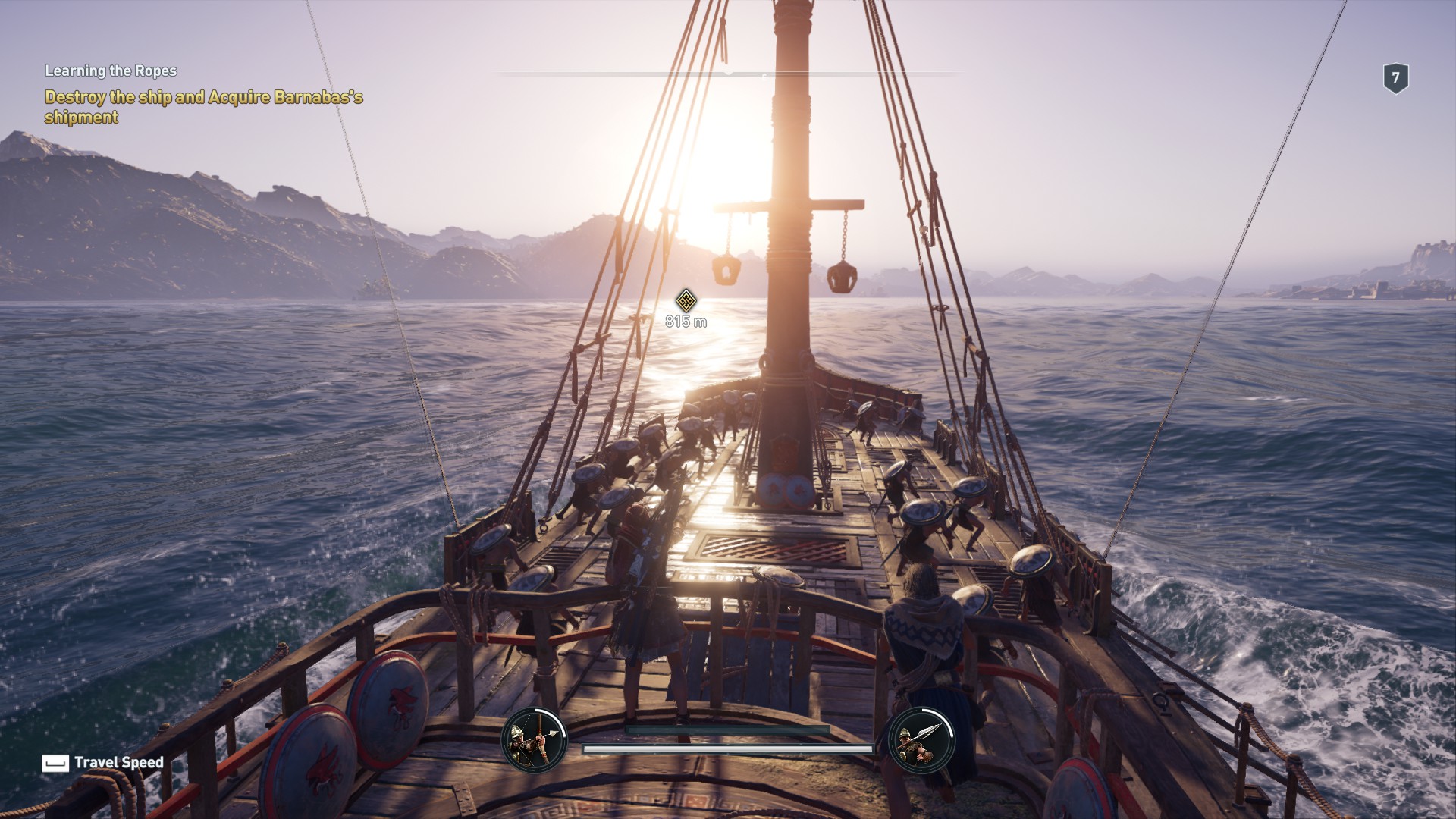
Task: Click the compass bar at top center
Action: pyautogui.click(x=728, y=74)
